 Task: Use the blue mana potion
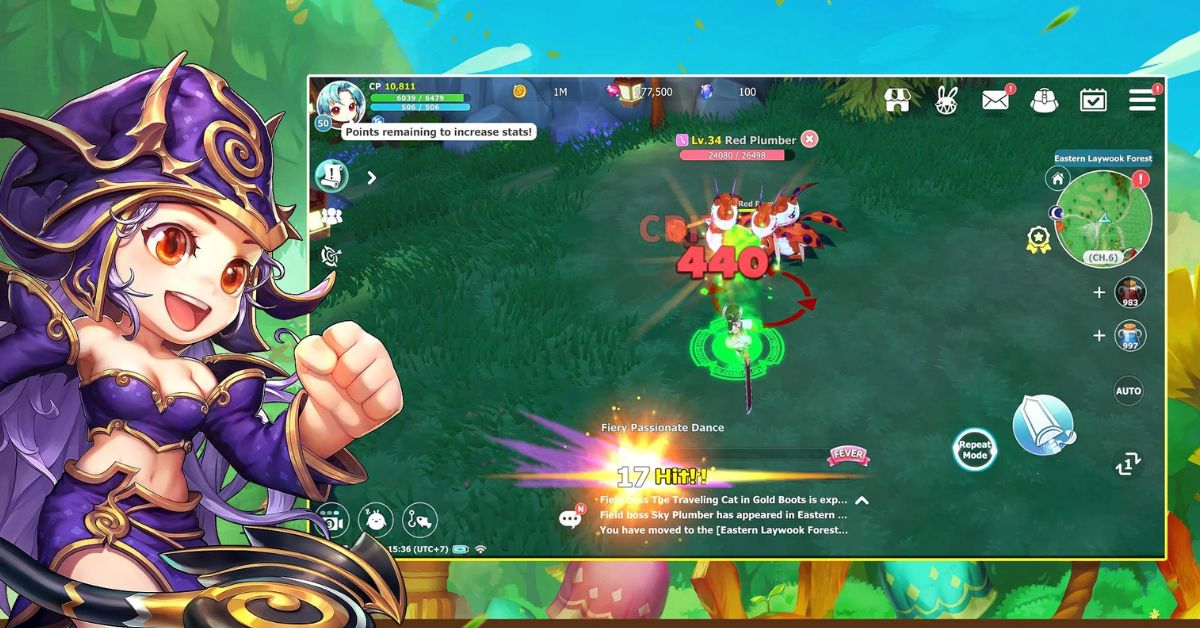(1130, 336)
